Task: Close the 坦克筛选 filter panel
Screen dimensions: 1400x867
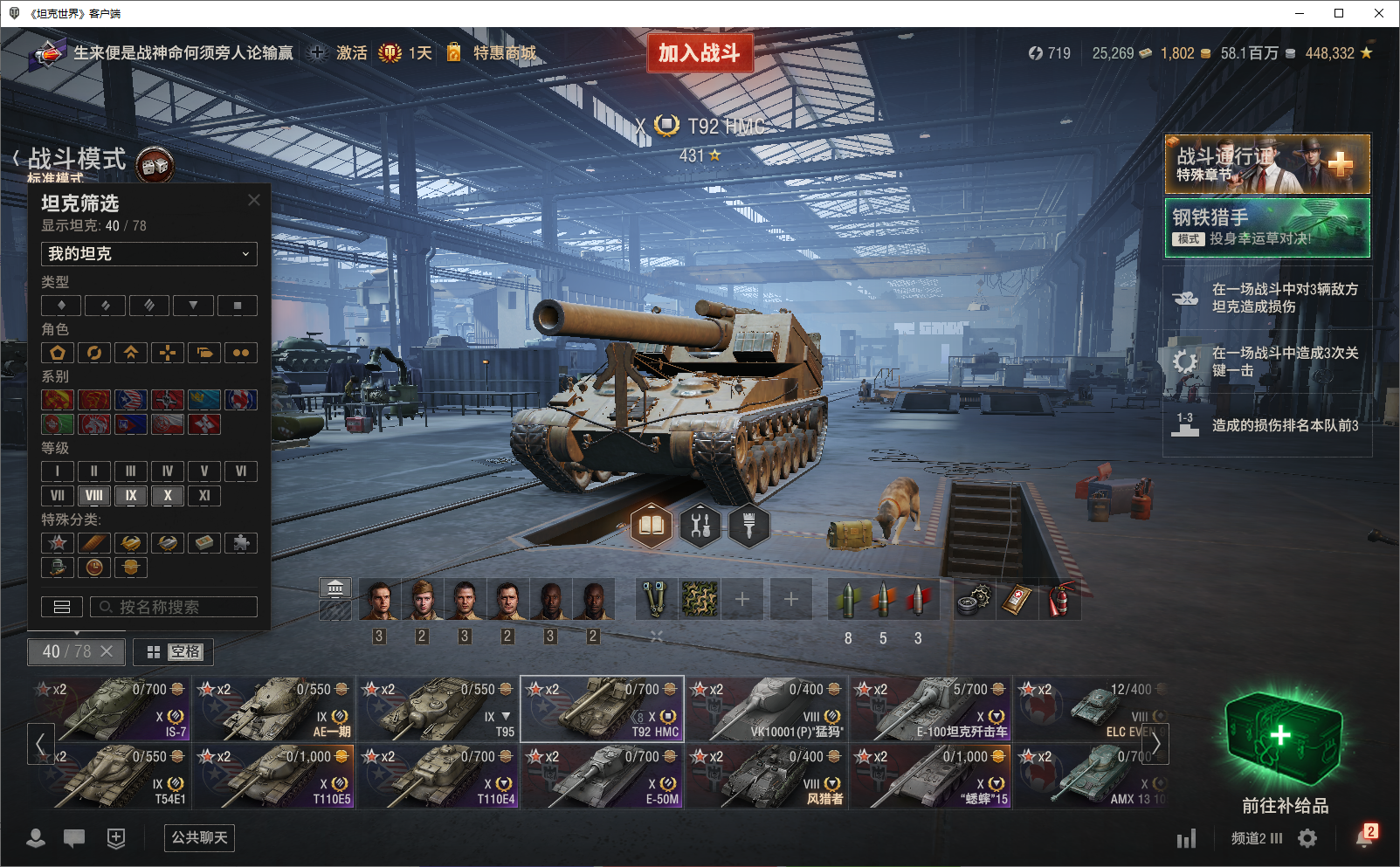Action: [x=254, y=200]
